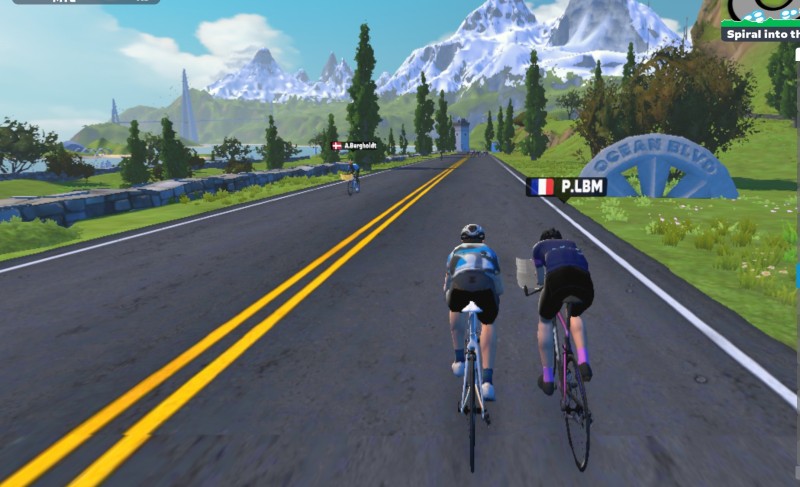Select the P.LBM rider name tag
Image resolution: width=800 pixels, height=487 pixels.
click(566, 187)
